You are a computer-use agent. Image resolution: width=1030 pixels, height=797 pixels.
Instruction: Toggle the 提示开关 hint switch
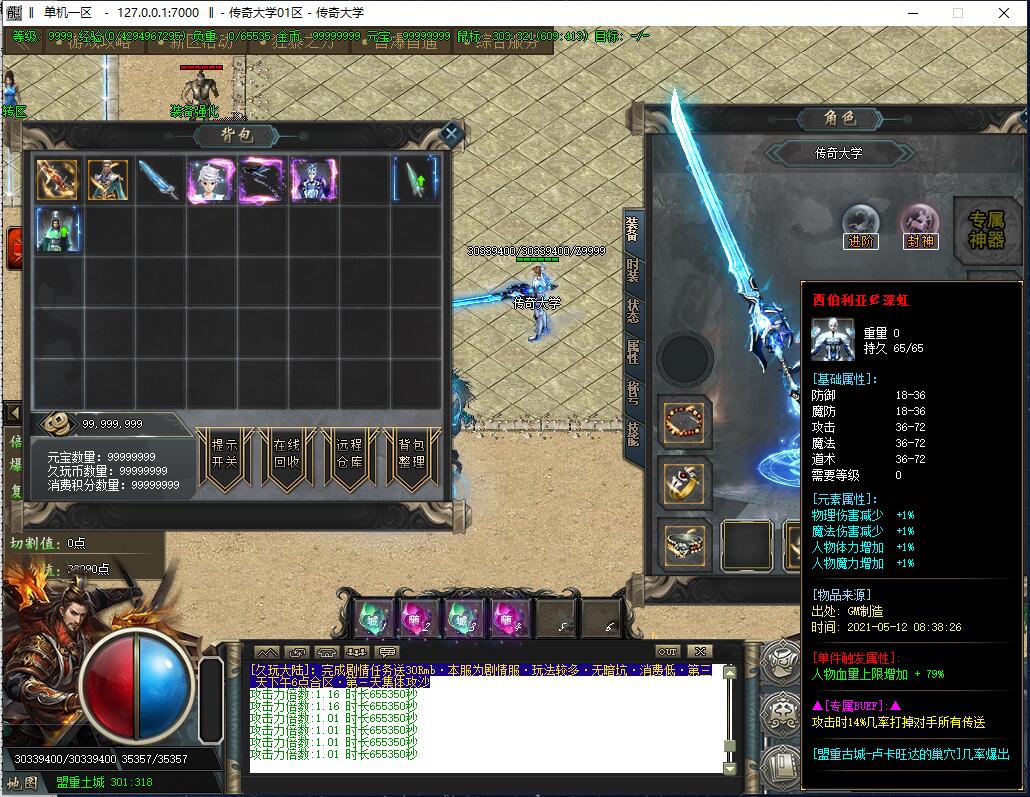224,457
